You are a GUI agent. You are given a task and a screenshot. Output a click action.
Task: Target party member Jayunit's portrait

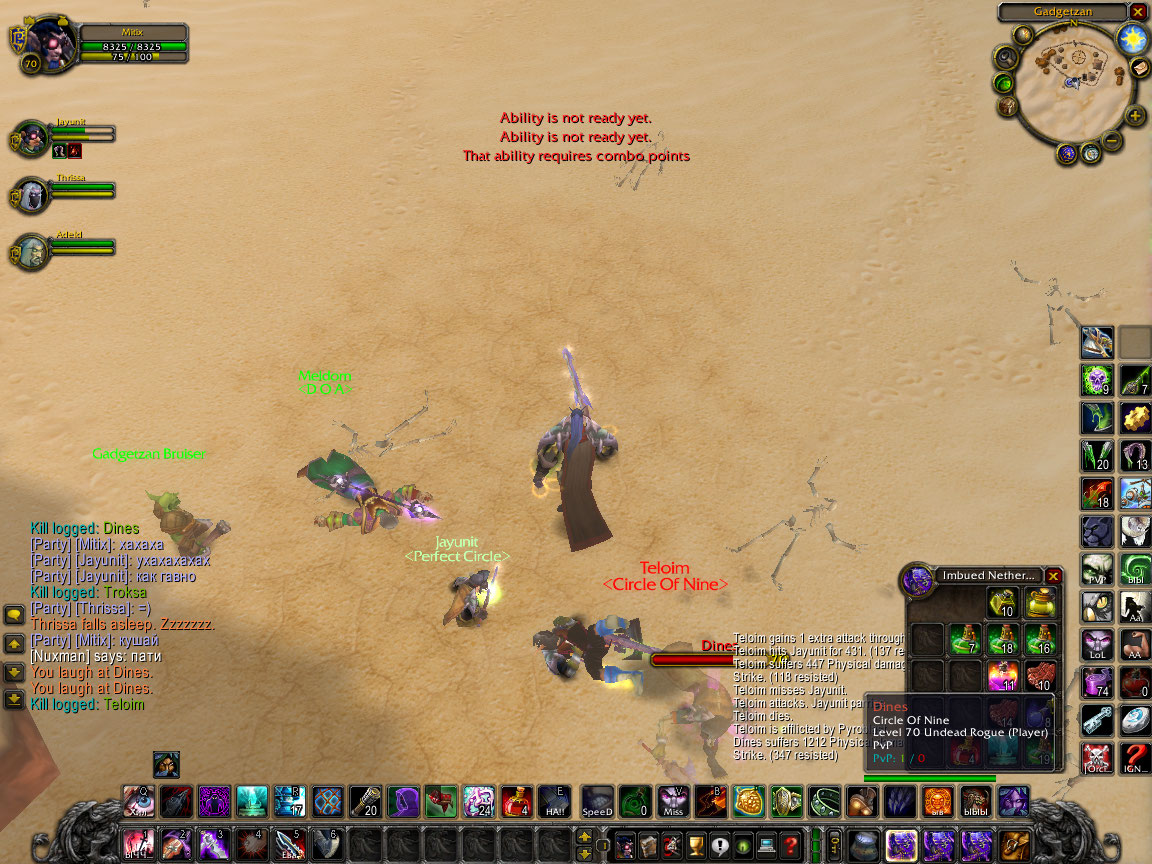coord(31,137)
